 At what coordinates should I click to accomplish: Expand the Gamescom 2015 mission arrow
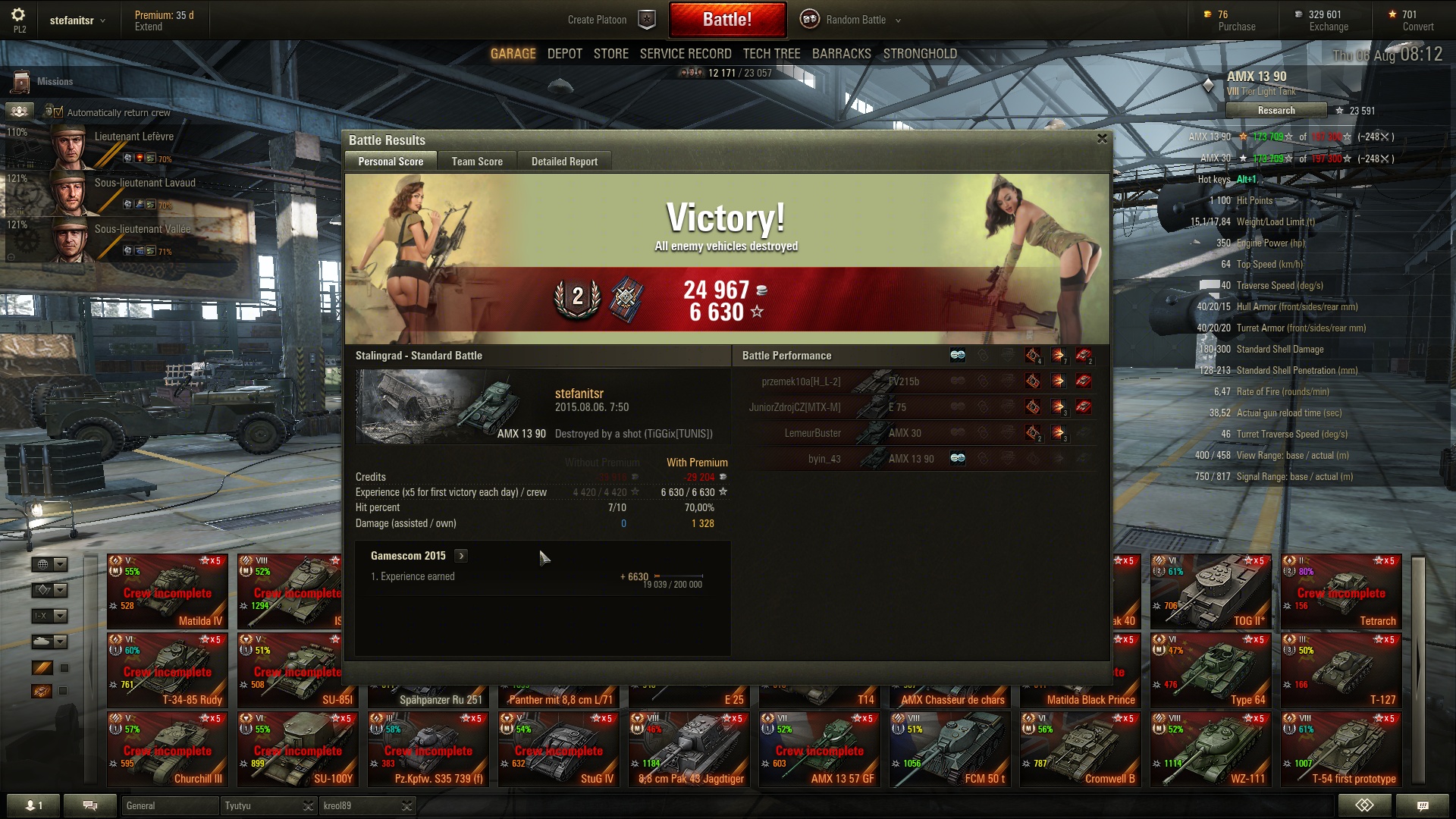click(461, 556)
